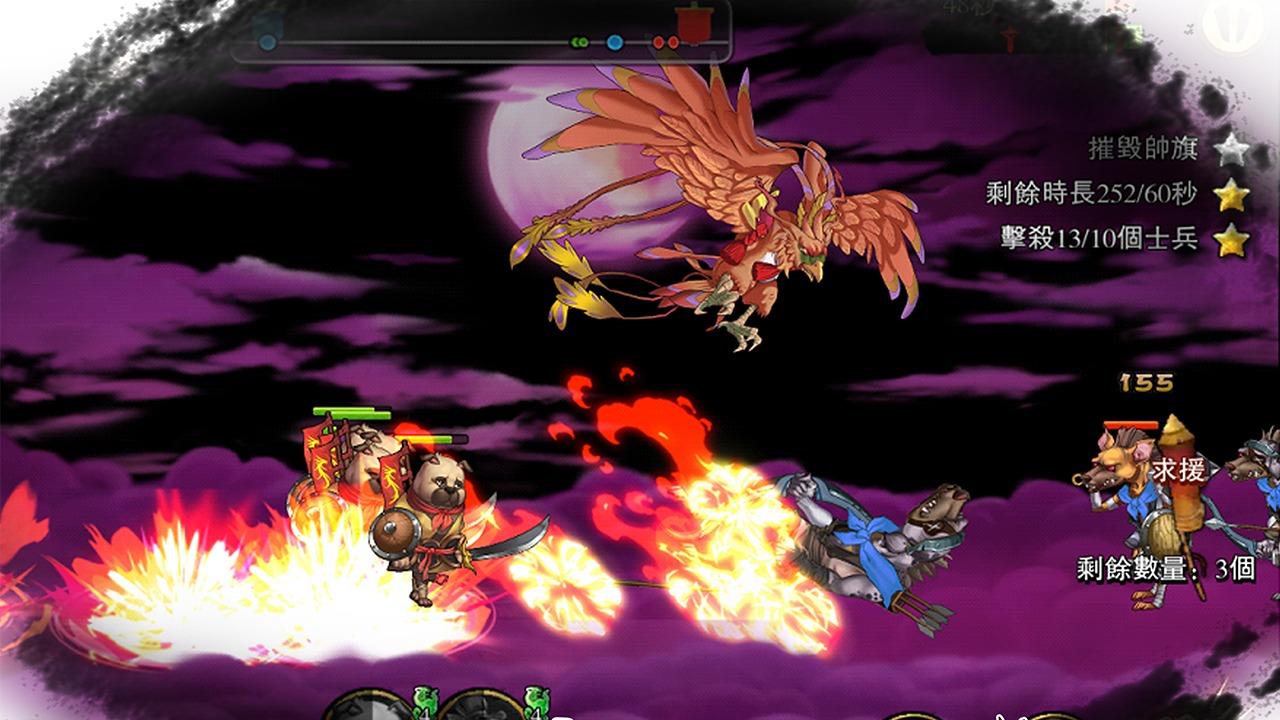Click the orange flag marker below the 48秒 timer
Screen dimensions: 1280x720
point(1010,37)
